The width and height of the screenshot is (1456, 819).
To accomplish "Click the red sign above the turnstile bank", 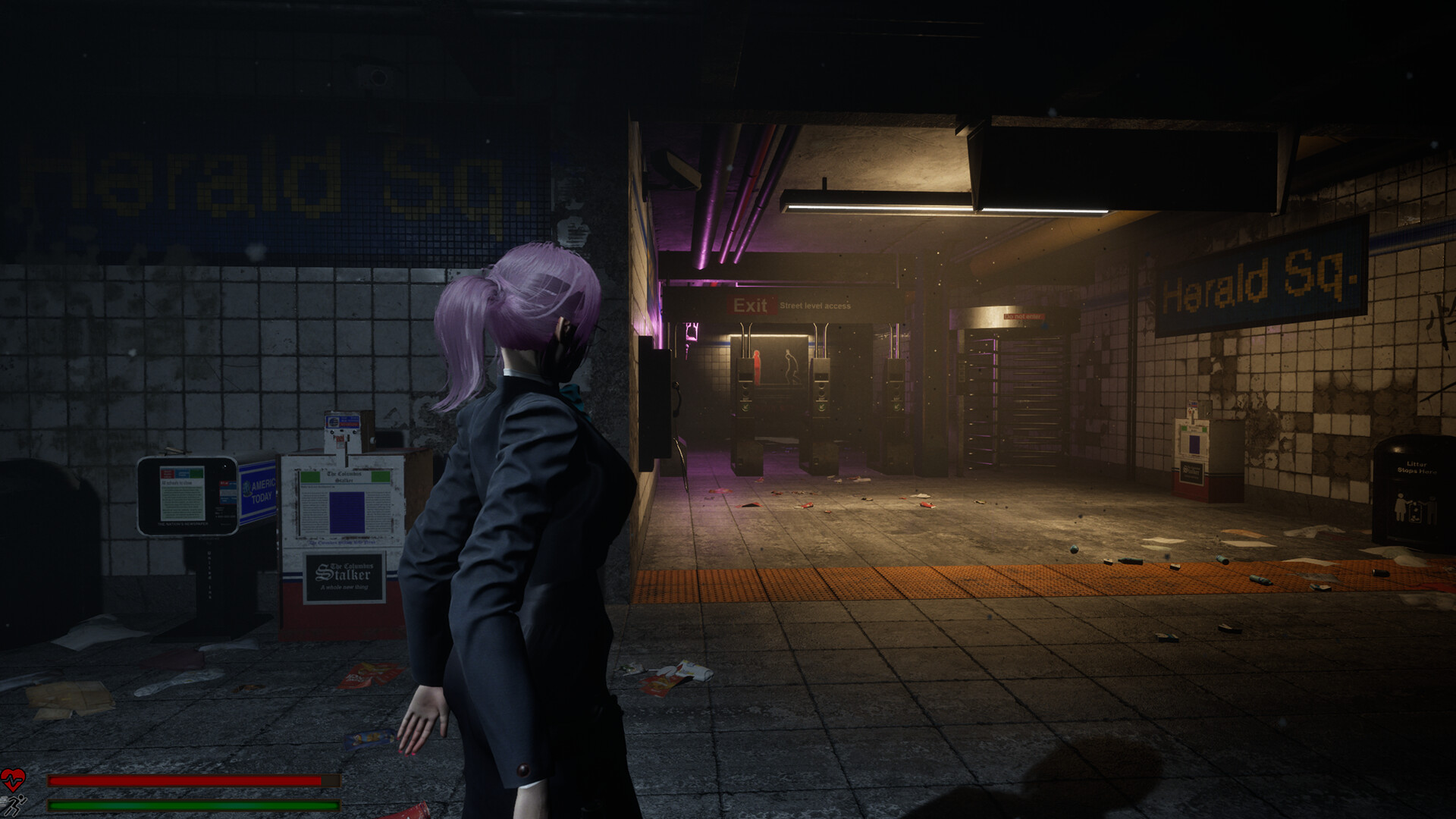I will (1024, 316).
